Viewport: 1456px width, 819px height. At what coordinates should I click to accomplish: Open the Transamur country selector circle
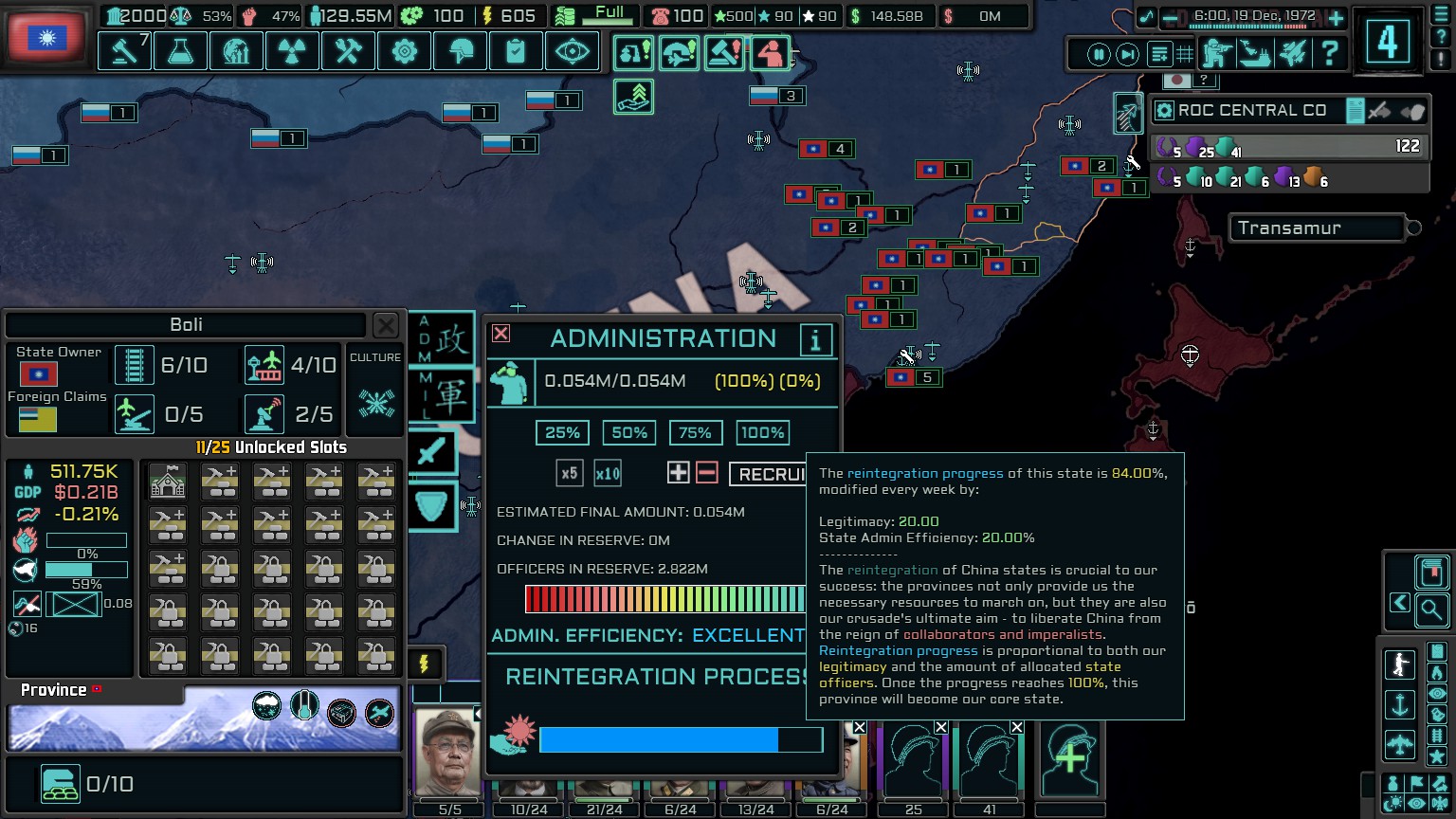tap(1413, 227)
